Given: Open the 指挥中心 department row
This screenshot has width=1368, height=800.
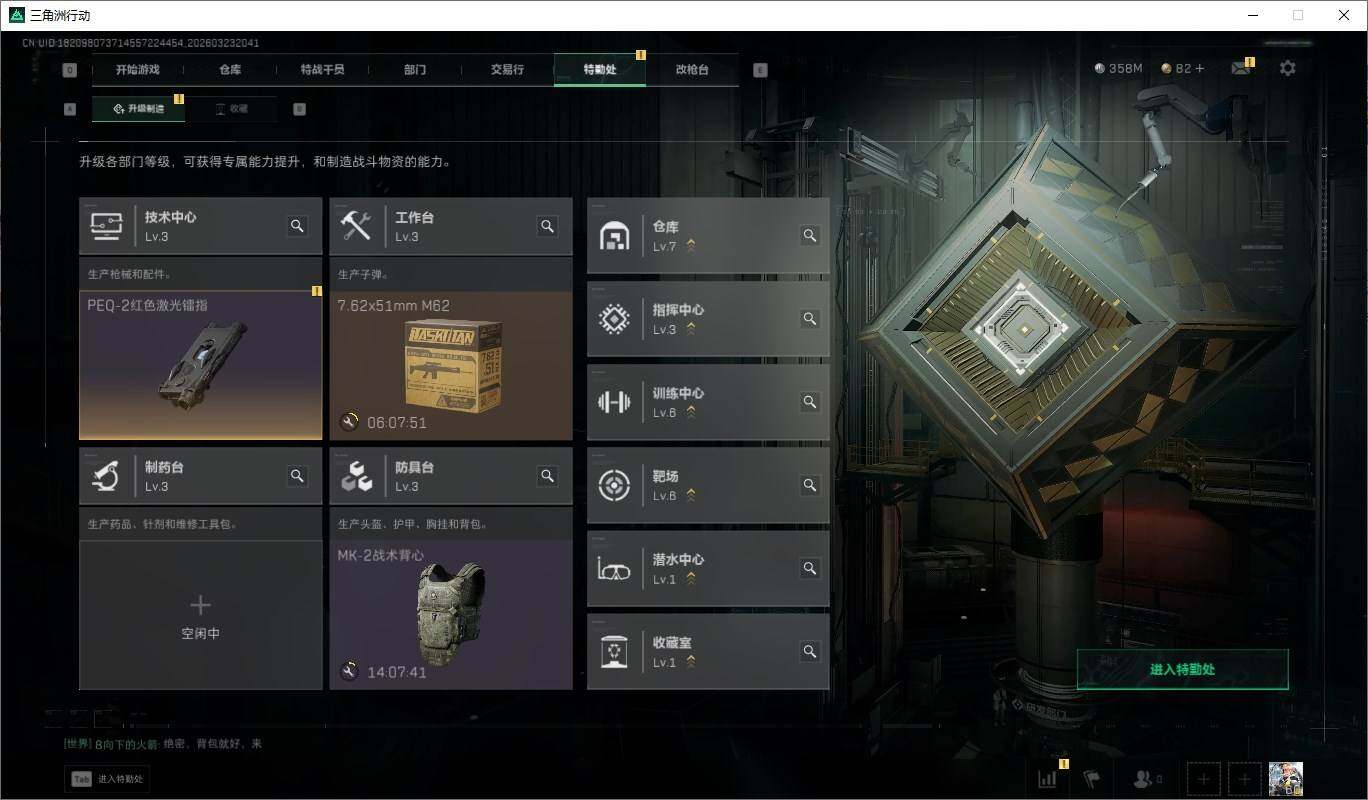Looking at the screenshot, I should (708, 319).
